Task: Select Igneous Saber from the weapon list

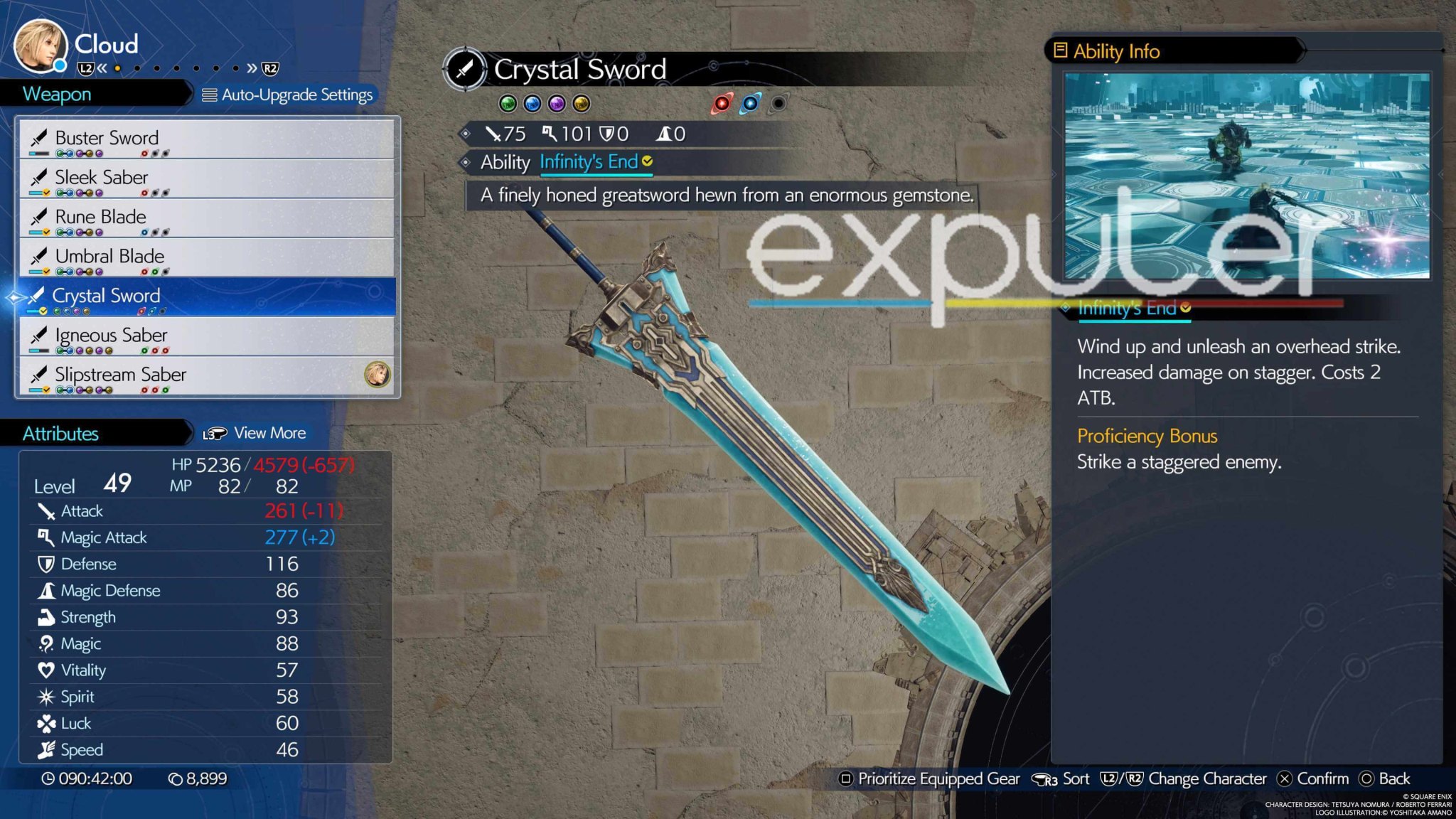Action: click(112, 334)
